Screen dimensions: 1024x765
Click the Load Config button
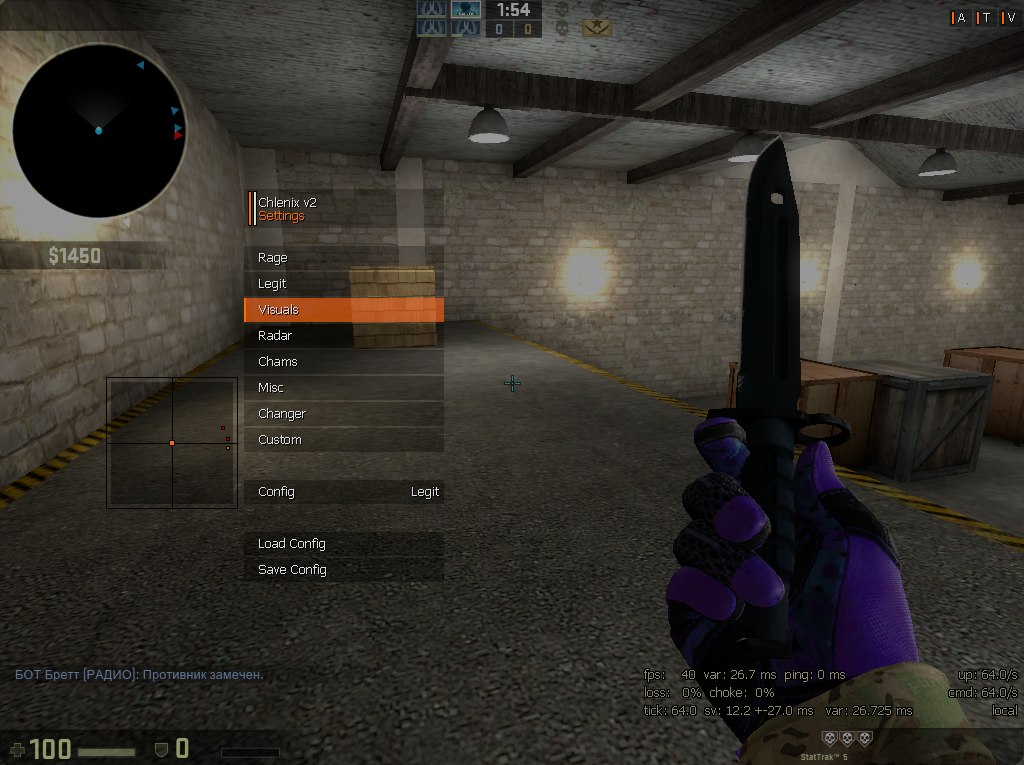(x=343, y=544)
